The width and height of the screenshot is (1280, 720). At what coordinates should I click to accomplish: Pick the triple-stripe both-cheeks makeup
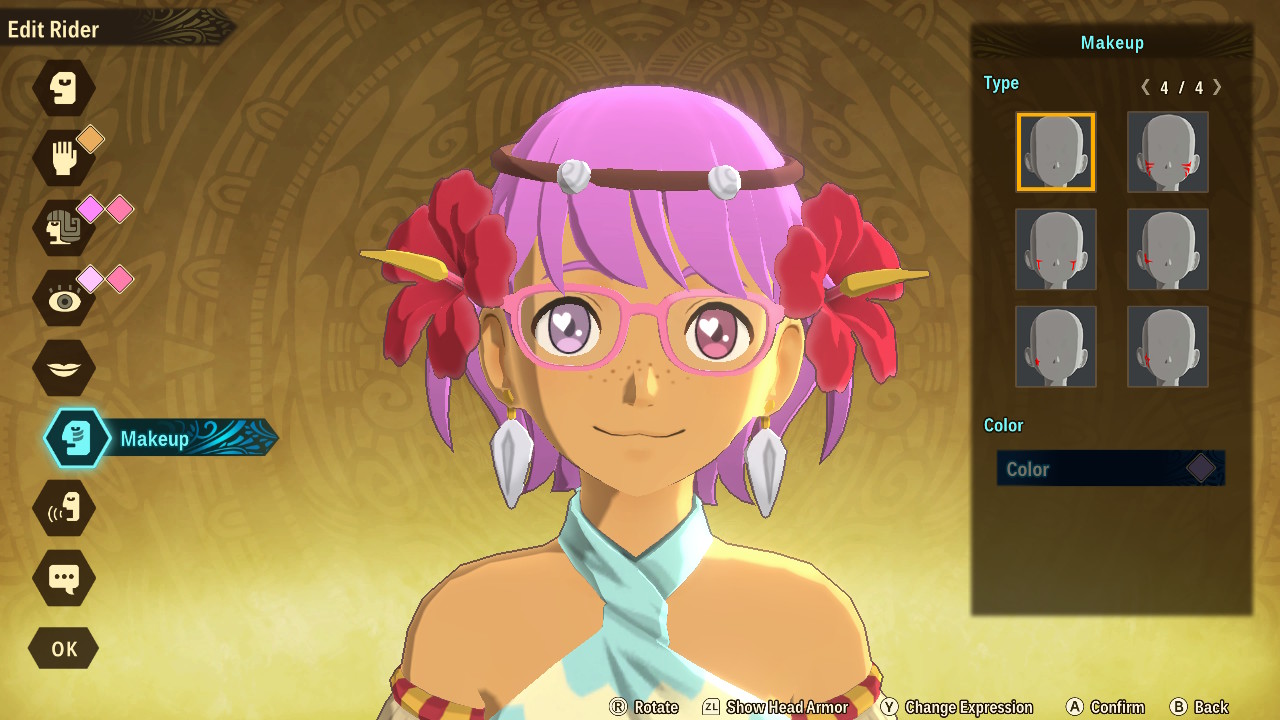(1168, 152)
